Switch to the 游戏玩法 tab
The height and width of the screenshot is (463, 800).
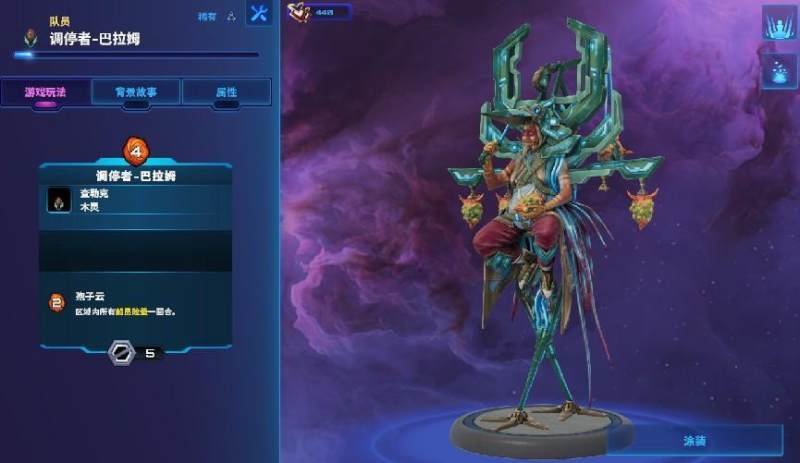(45, 91)
